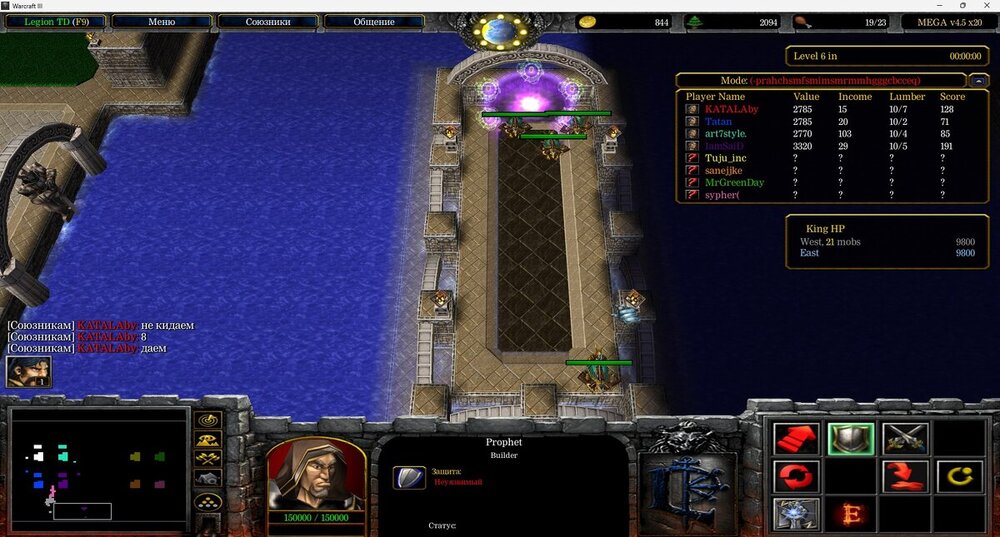Activate the minimap signal ping button
Screen dimensions: 1000x537
pyautogui.click(x=208, y=420)
